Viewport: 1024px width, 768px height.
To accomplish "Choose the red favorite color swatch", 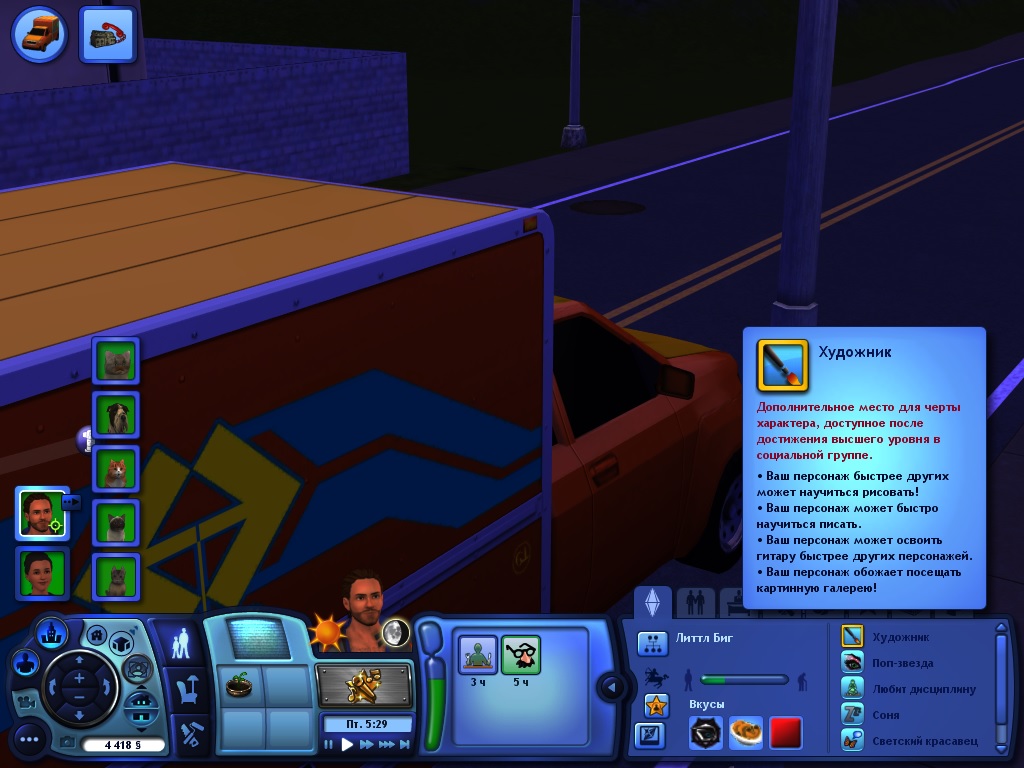I will click(x=785, y=733).
